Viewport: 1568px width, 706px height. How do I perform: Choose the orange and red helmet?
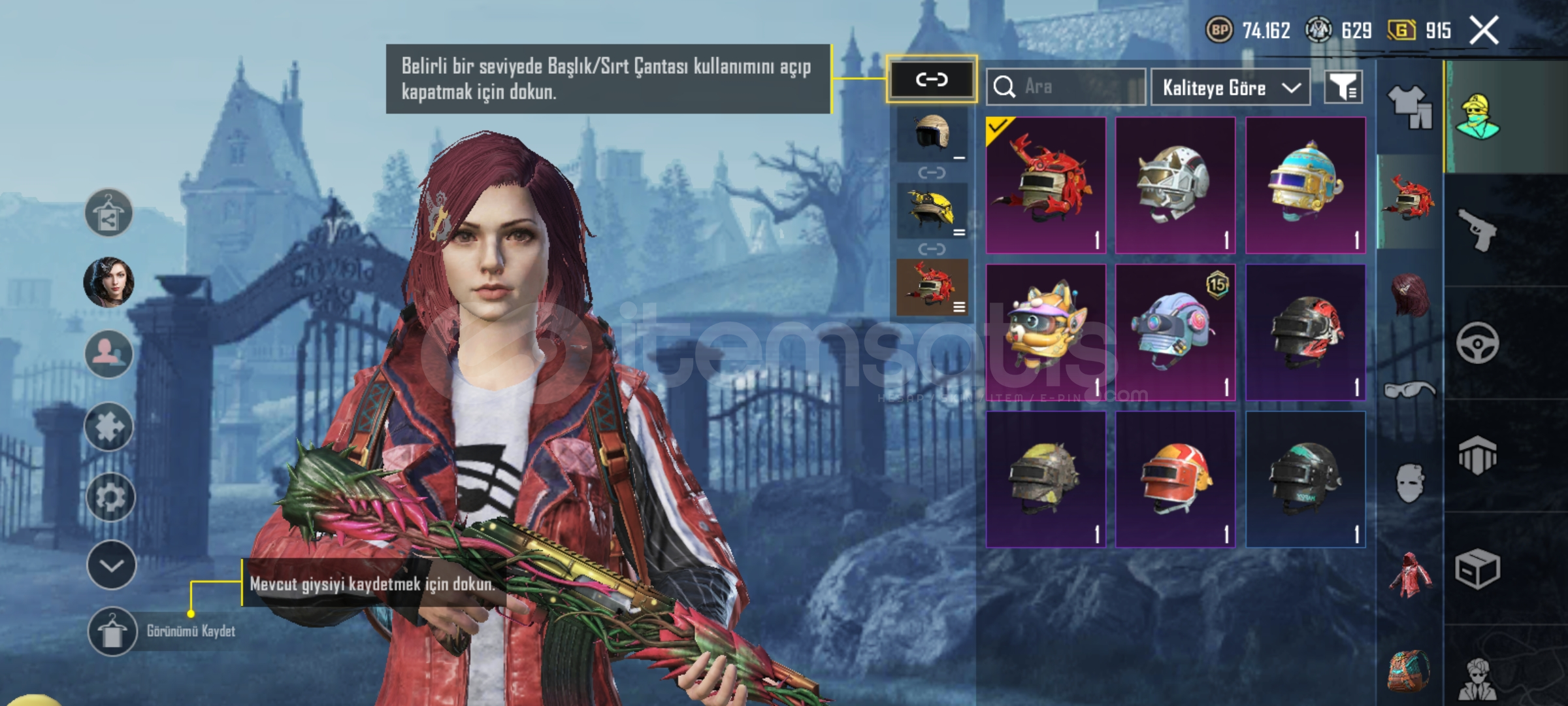pyautogui.click(x=1175, y=479)
